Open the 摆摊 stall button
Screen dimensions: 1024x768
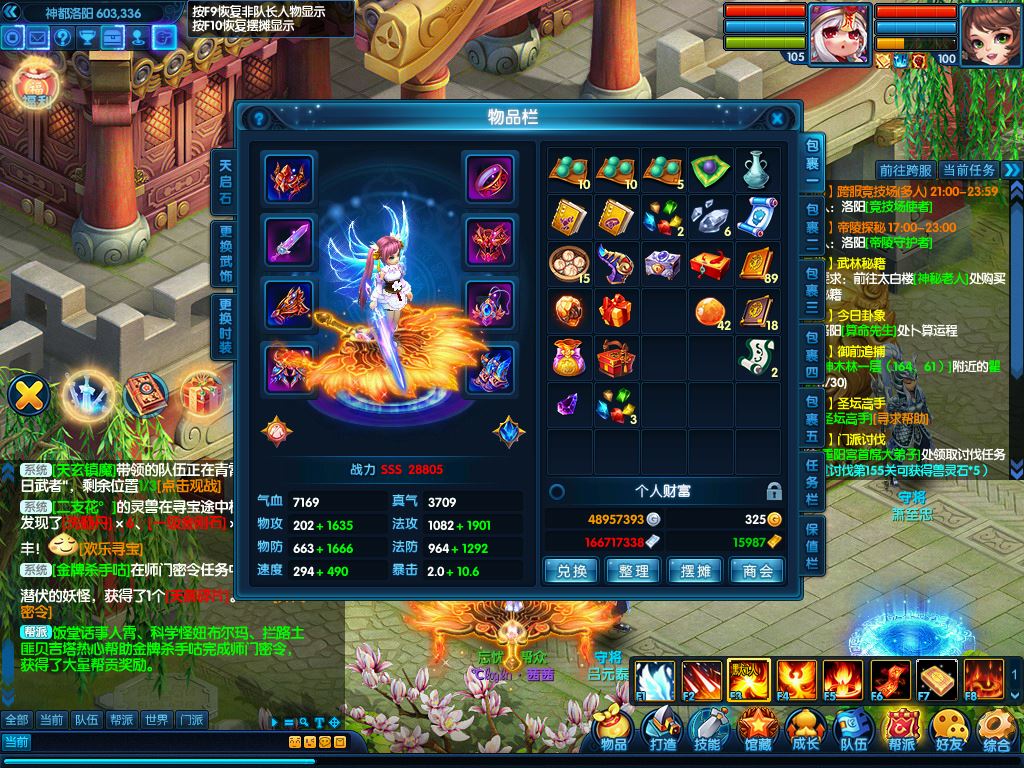click(696, 571)
